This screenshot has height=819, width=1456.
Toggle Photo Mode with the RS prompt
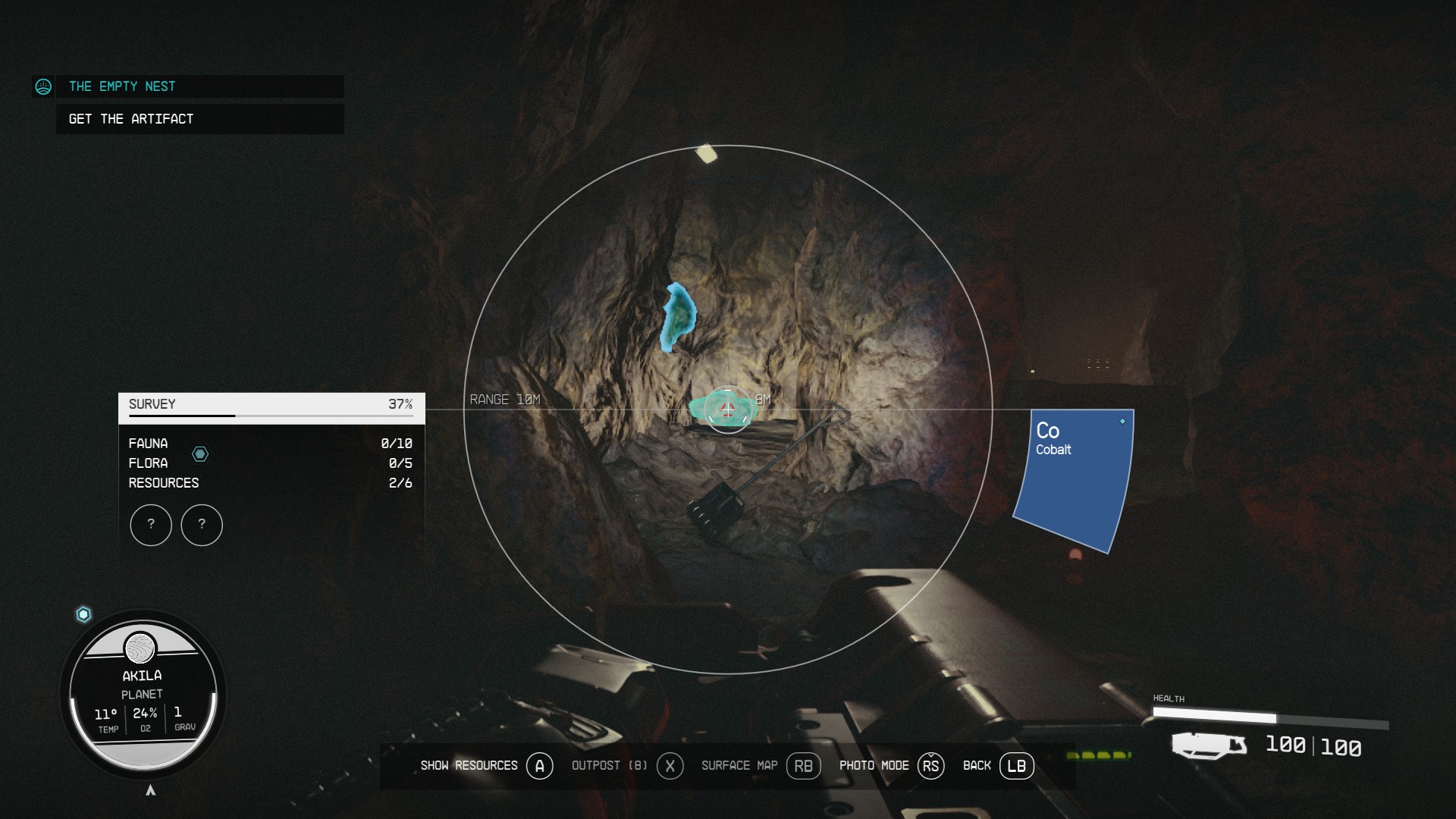(x=931, y=766)
